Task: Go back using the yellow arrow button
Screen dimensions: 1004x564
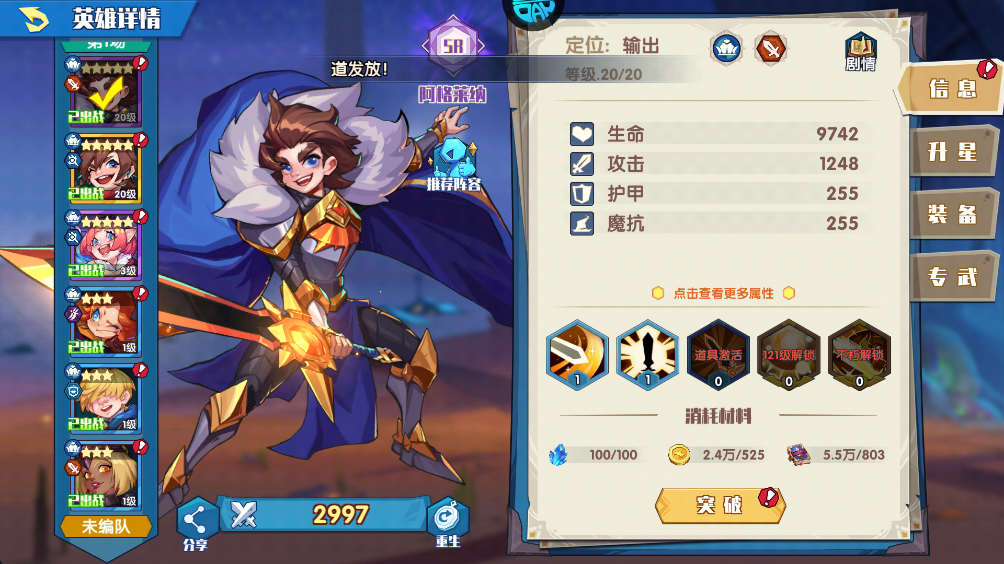Action: (34, 18)
